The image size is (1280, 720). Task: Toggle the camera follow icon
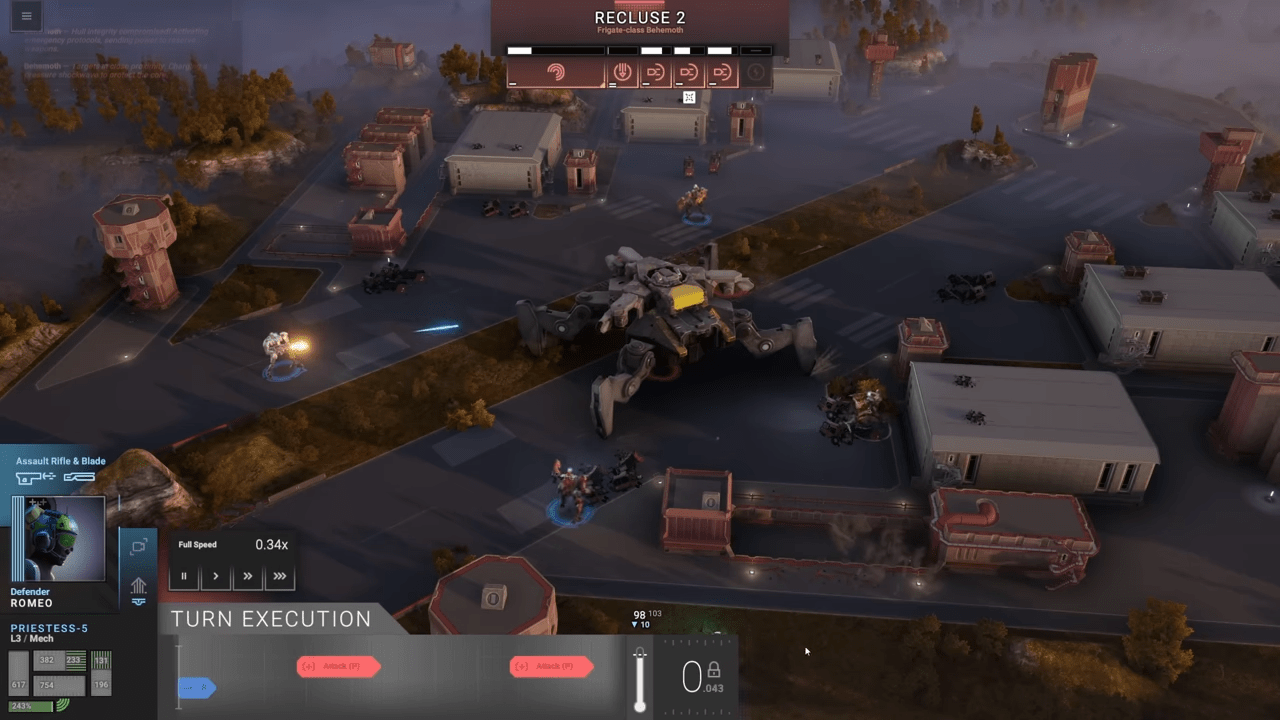pos(138,546)
